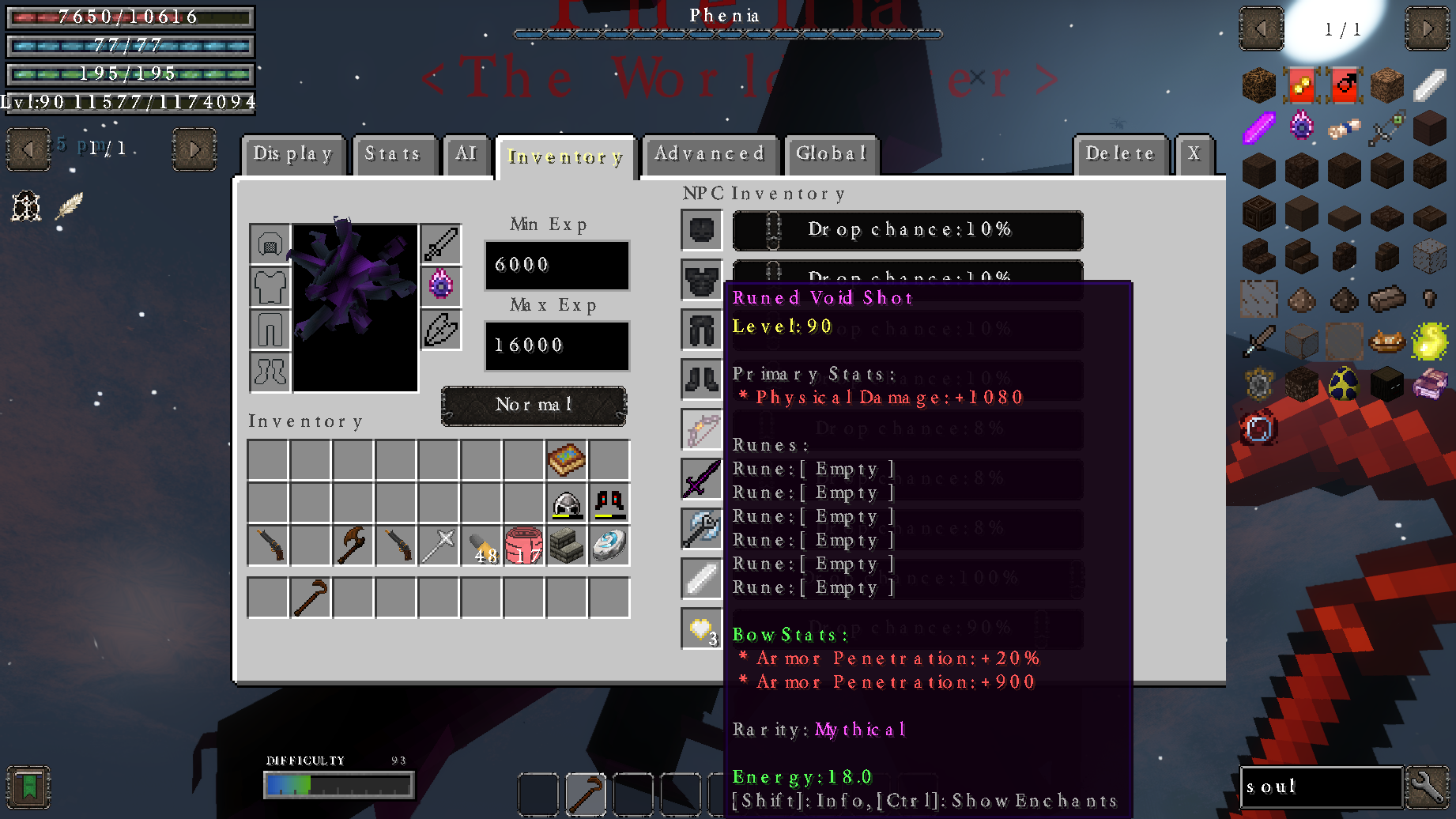Screen dimensions: 1456x819
Task: Switch to the Display tab
Action: (x=293, y=154)
